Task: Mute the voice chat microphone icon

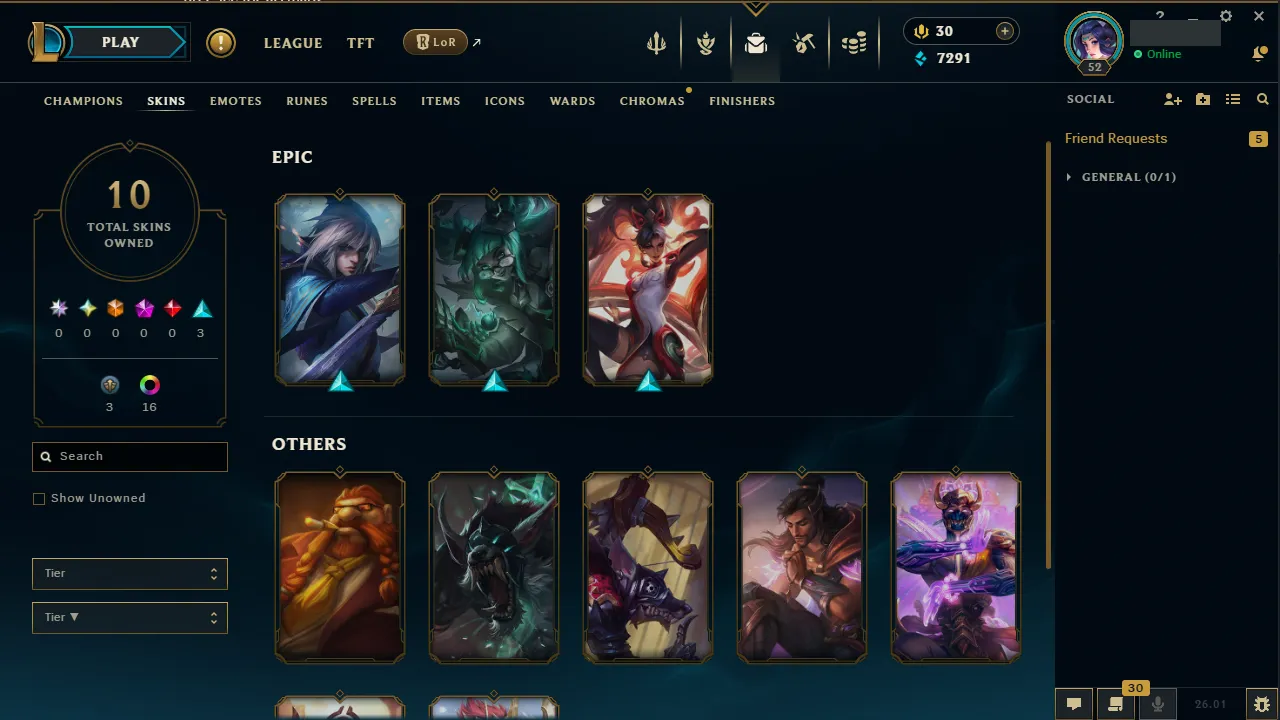Action: [x=1157, y=703]
